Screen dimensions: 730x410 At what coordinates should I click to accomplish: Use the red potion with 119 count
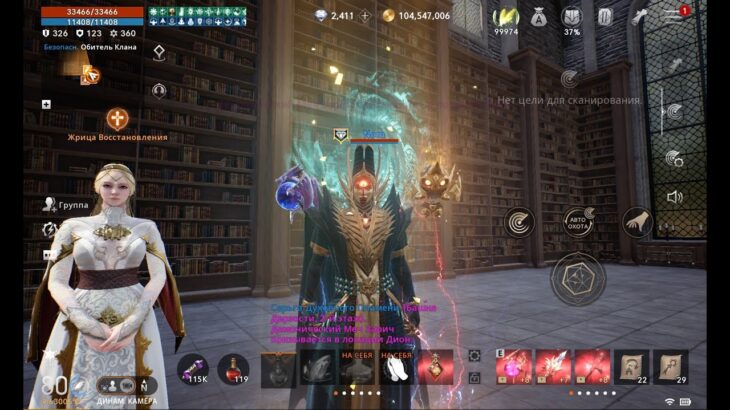[234, 367]
